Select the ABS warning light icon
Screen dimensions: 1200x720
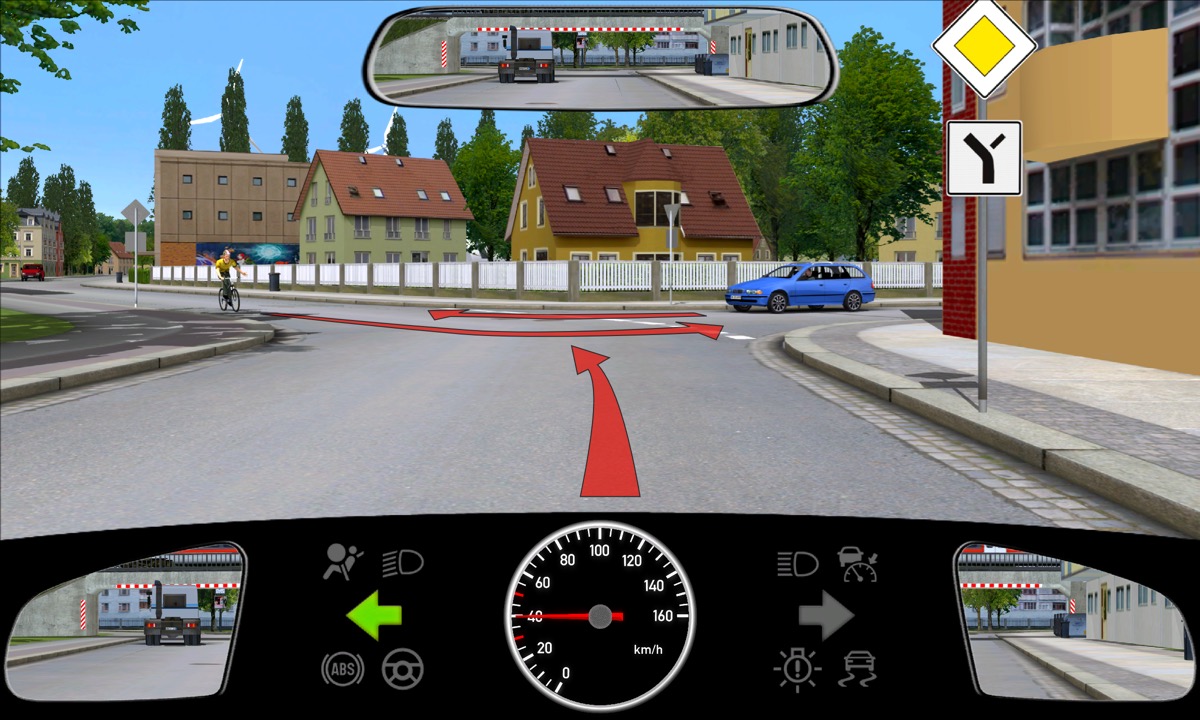coord(342,668)
